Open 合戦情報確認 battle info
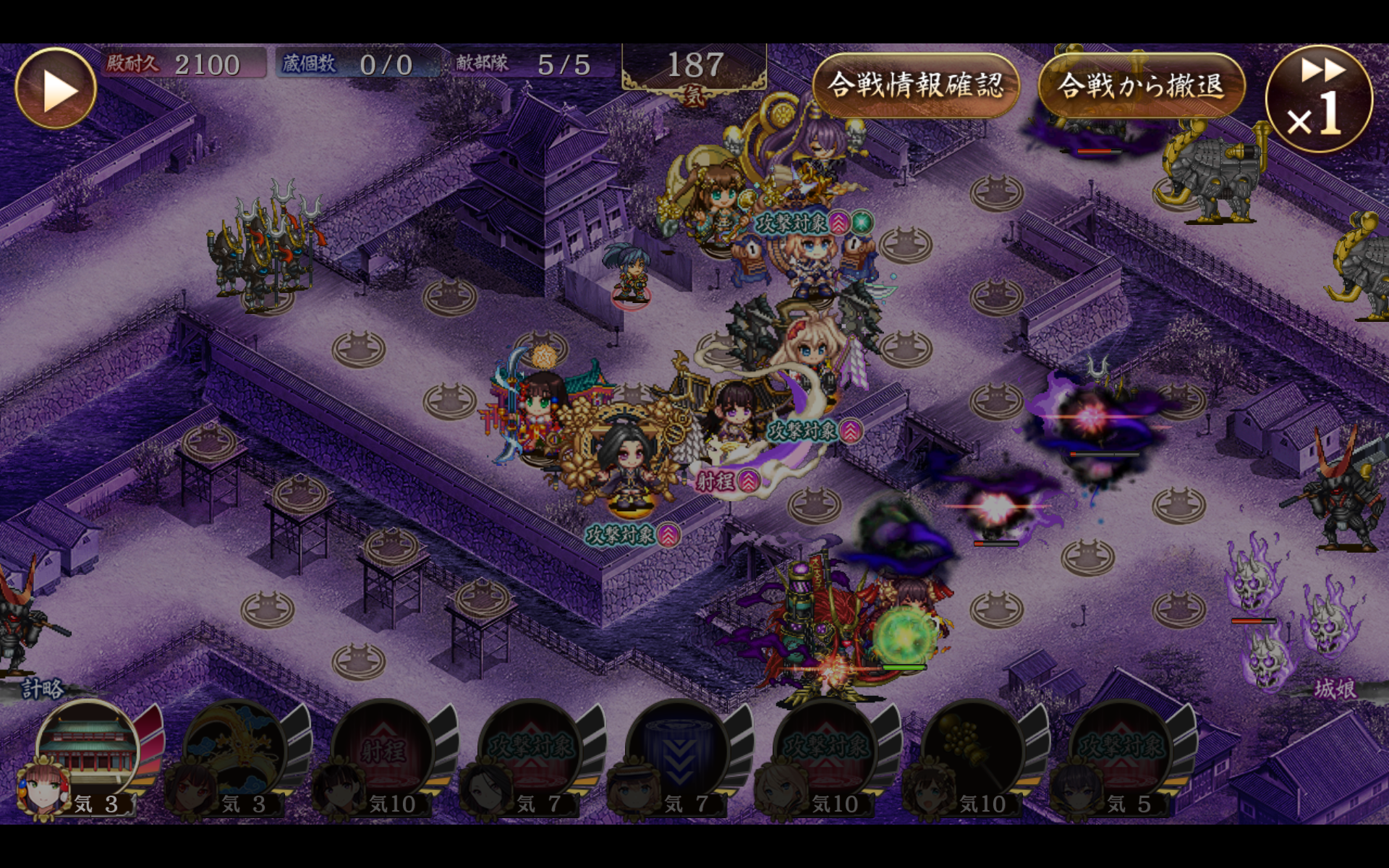Viewport: 1389px width, 868px height. pyautogui.click(x=916, y=85)
